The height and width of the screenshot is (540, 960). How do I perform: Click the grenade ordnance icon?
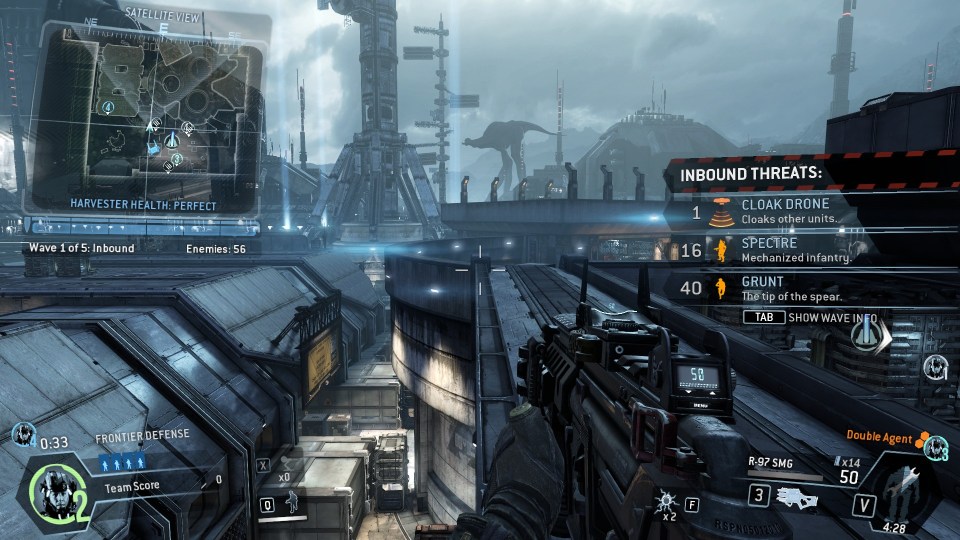click(x=666, y=501)
